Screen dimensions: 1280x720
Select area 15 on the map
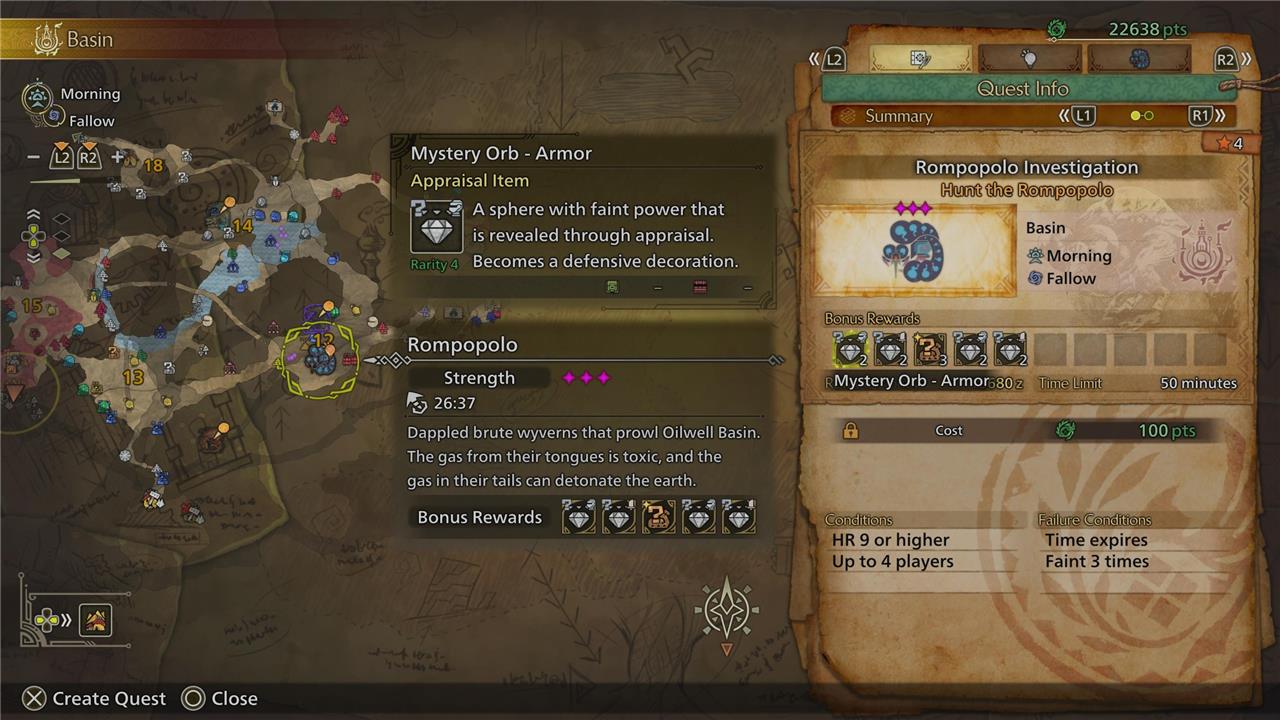tap(31, 306)
